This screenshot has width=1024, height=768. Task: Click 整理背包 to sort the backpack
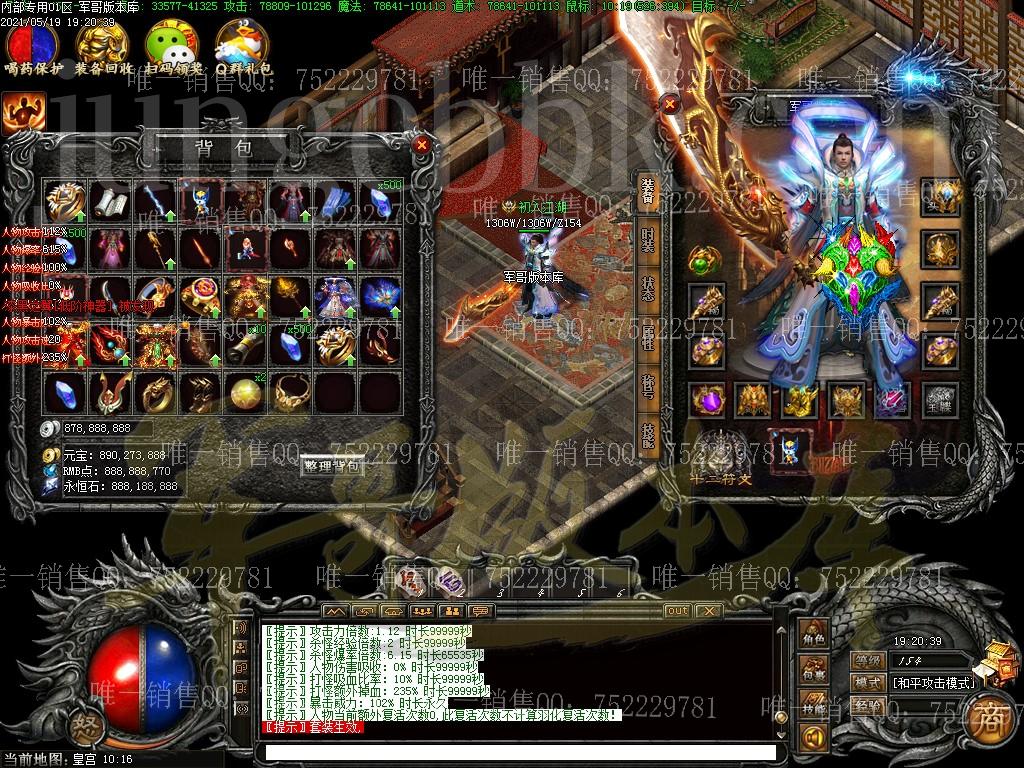click(331, 466)
